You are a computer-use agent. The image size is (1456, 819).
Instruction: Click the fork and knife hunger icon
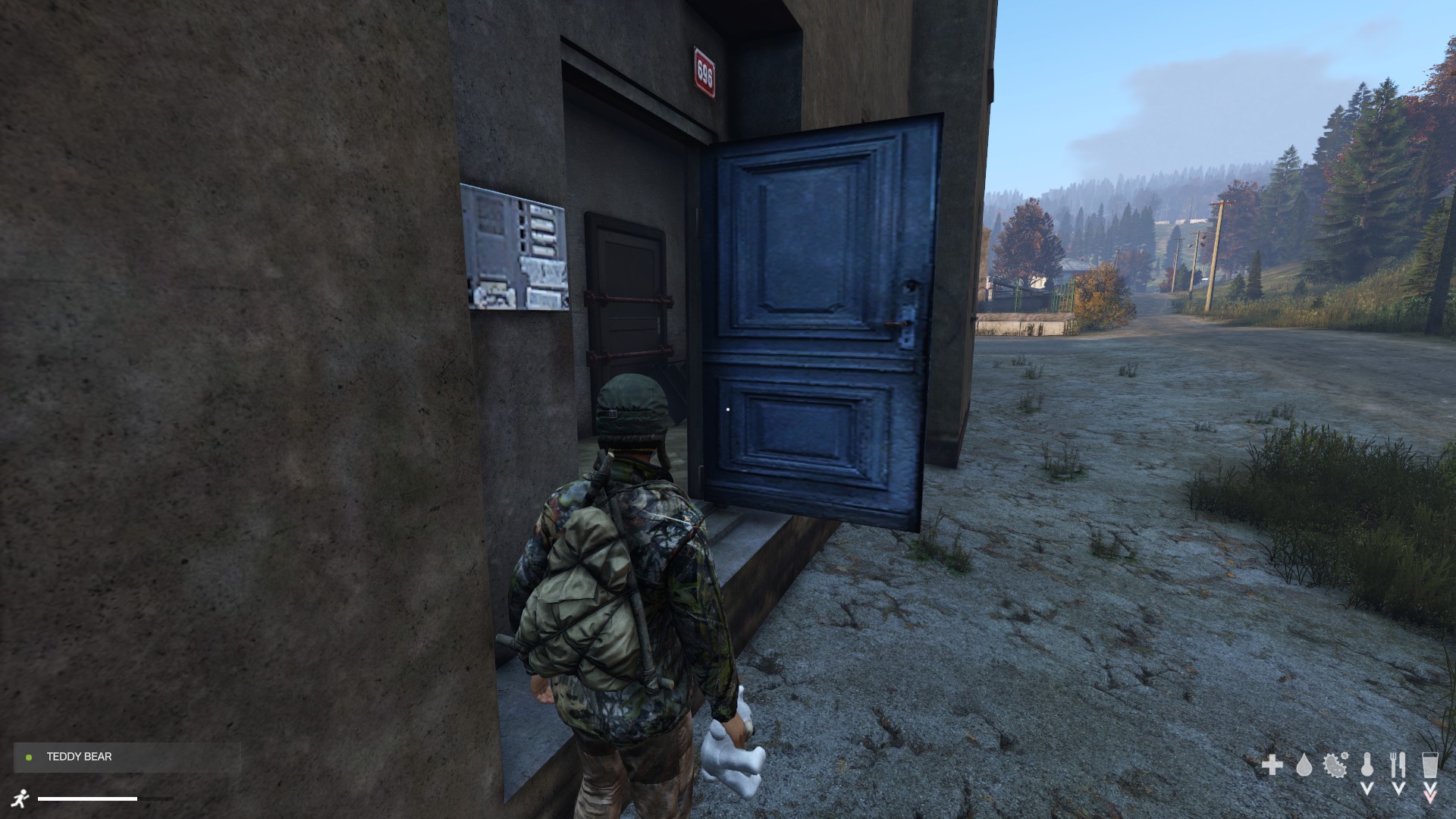[x=1398, y=764]
